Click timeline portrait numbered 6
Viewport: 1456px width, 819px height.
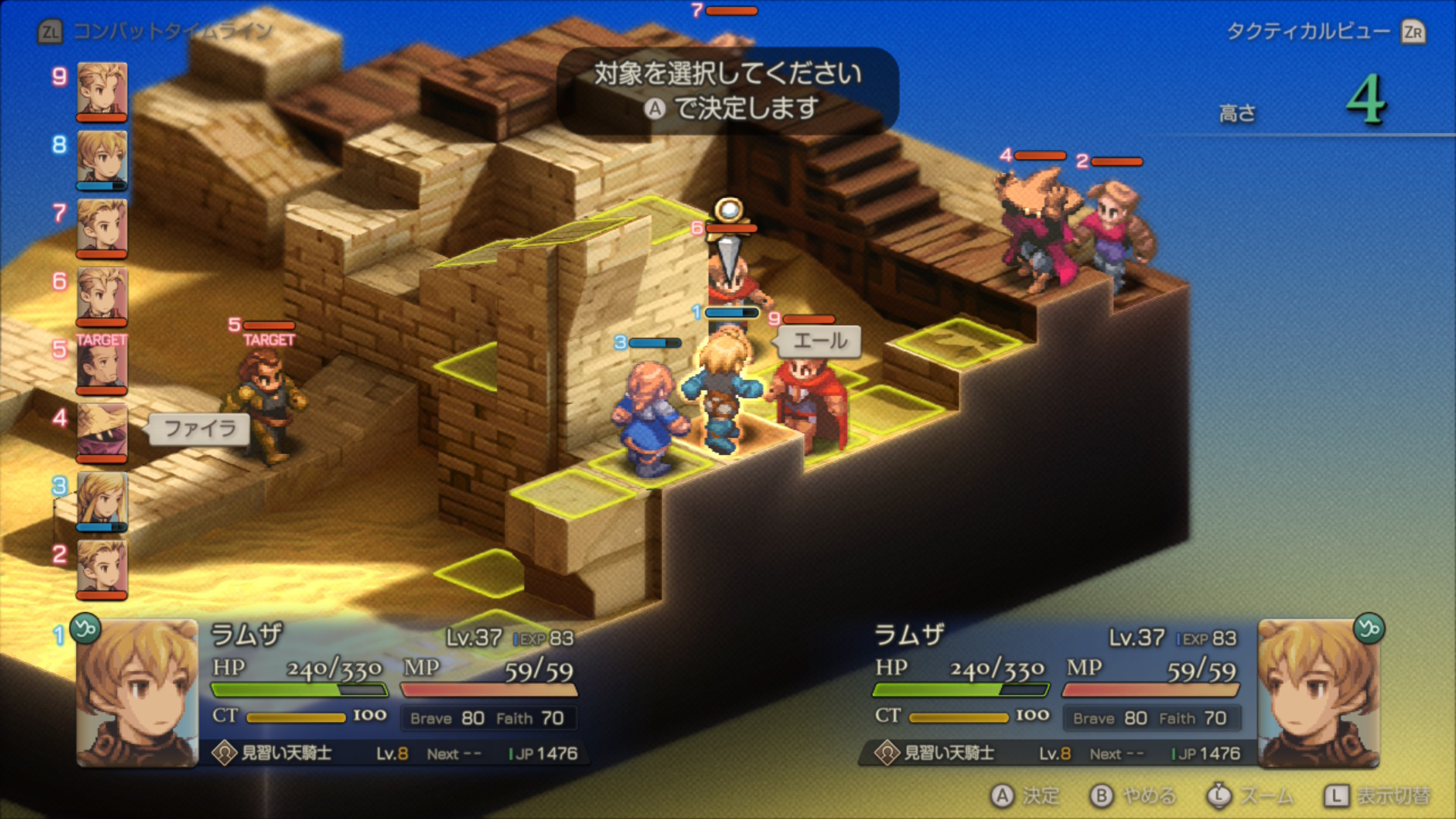point(102,295)
